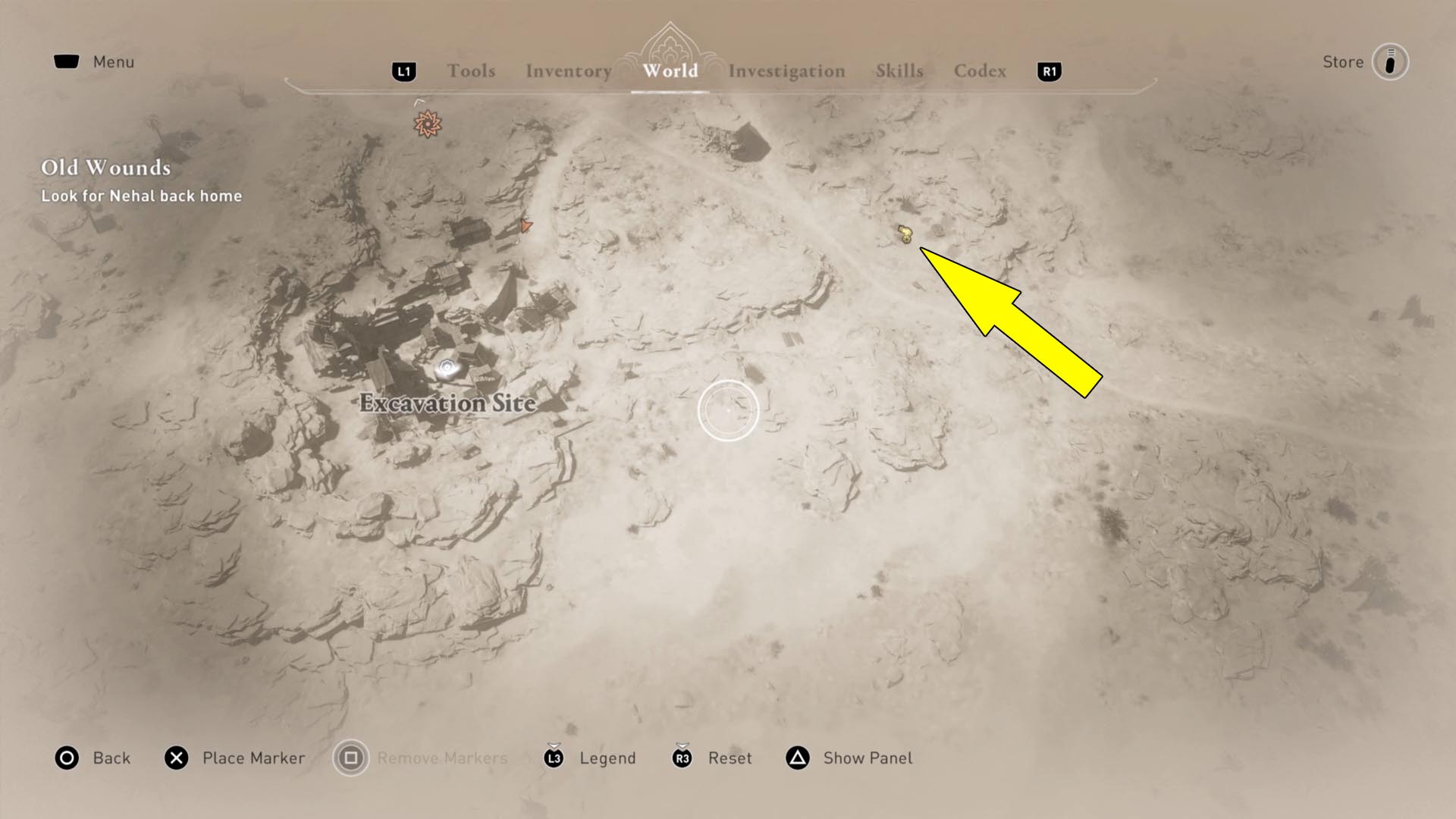Open the Codex section
The image size is (1456, 819).
click(980, 71)
